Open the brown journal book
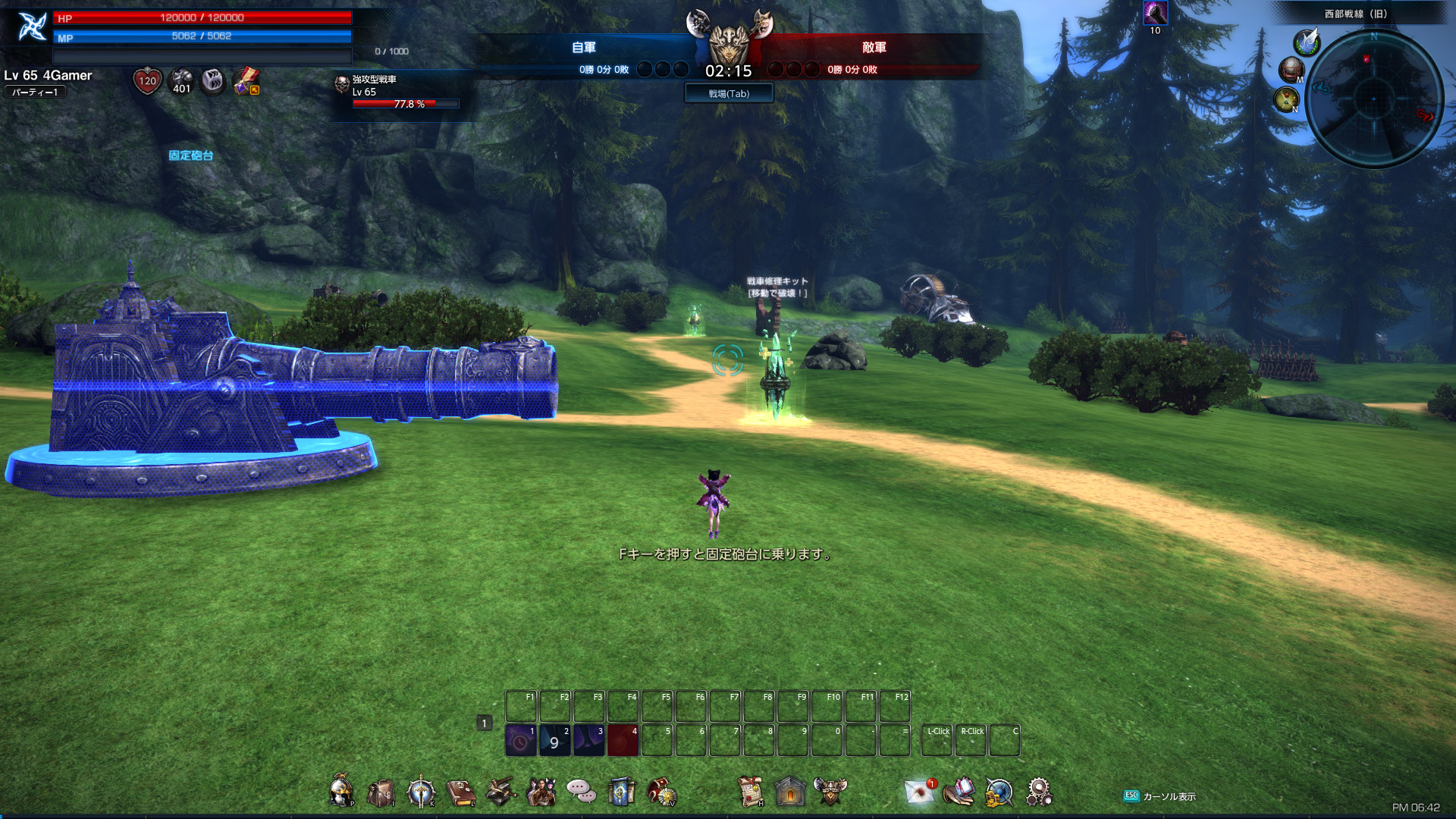Viewport: 1456px width, 819px height. [460, 792]
